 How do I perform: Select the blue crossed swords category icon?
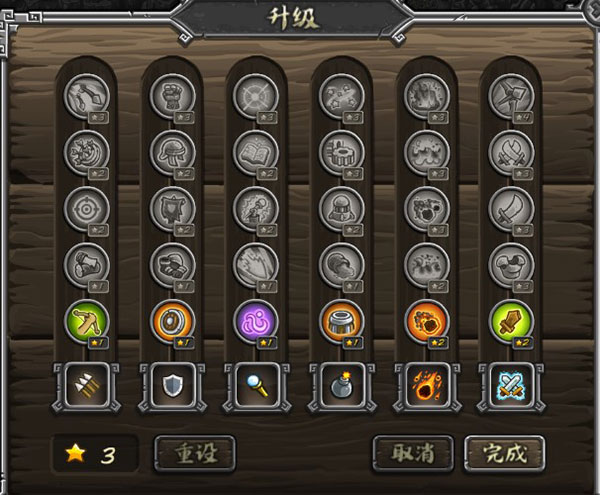[x=512, y=385]
